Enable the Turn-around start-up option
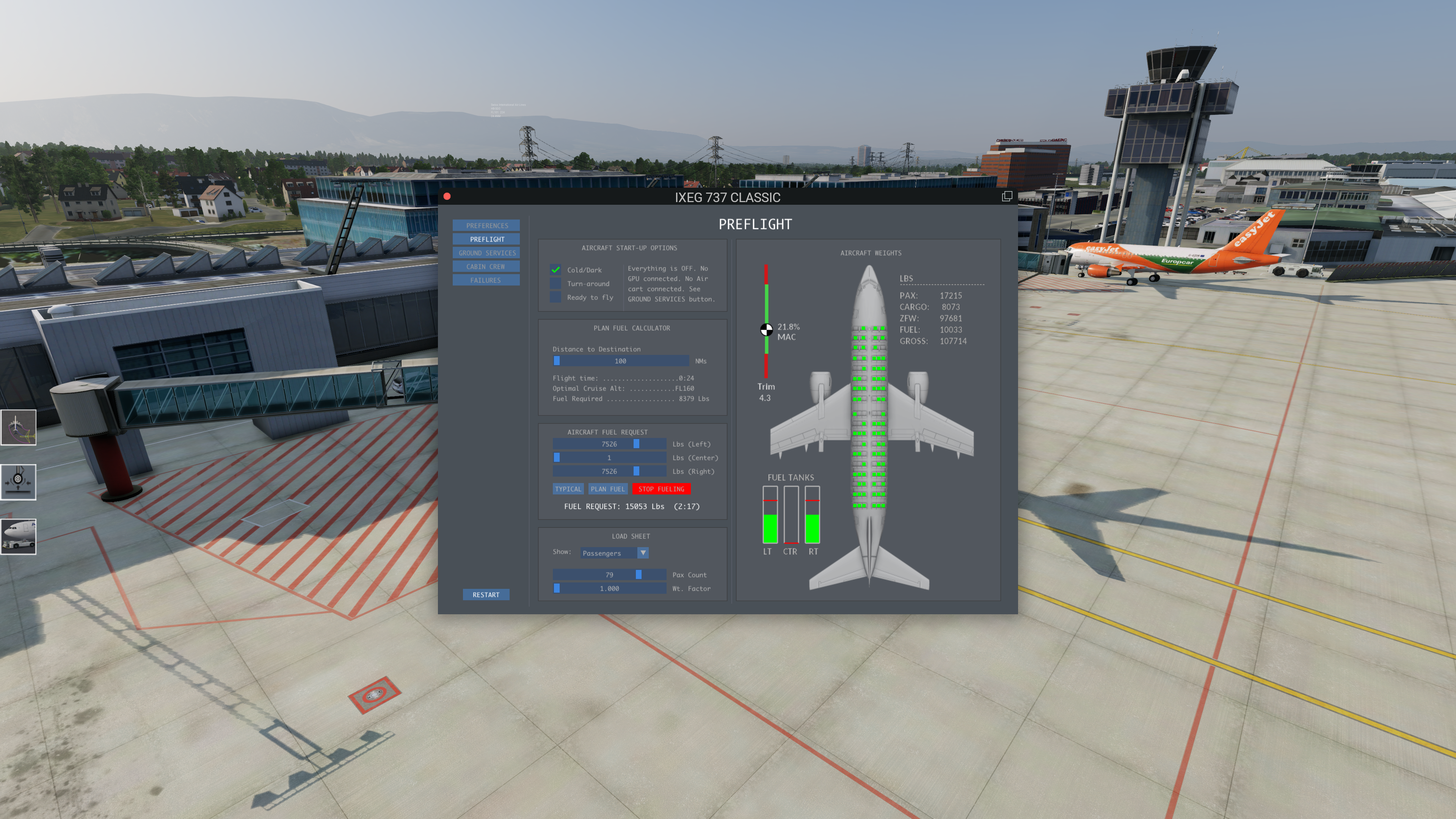Image resolution: width=1456 pixels, height=819 pixels. [555, 283]
